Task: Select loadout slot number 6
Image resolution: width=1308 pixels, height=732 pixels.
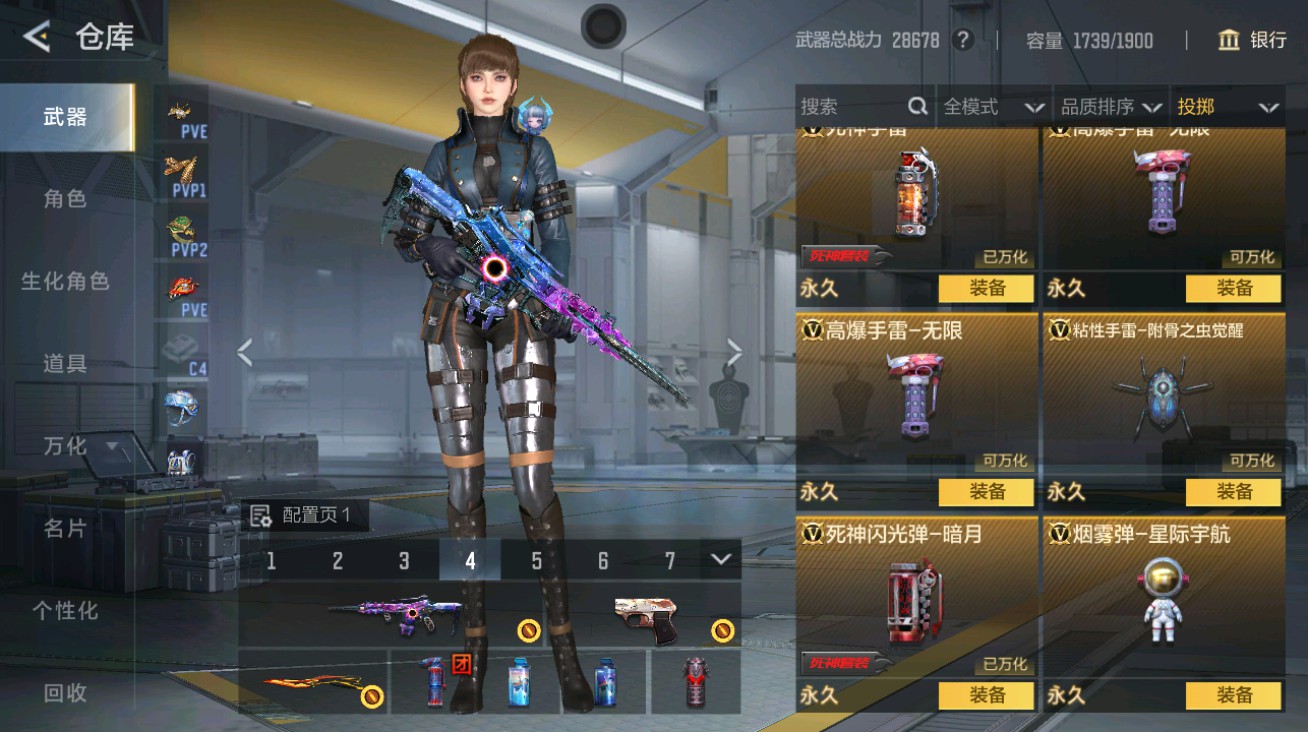Action: pos(603,561)
